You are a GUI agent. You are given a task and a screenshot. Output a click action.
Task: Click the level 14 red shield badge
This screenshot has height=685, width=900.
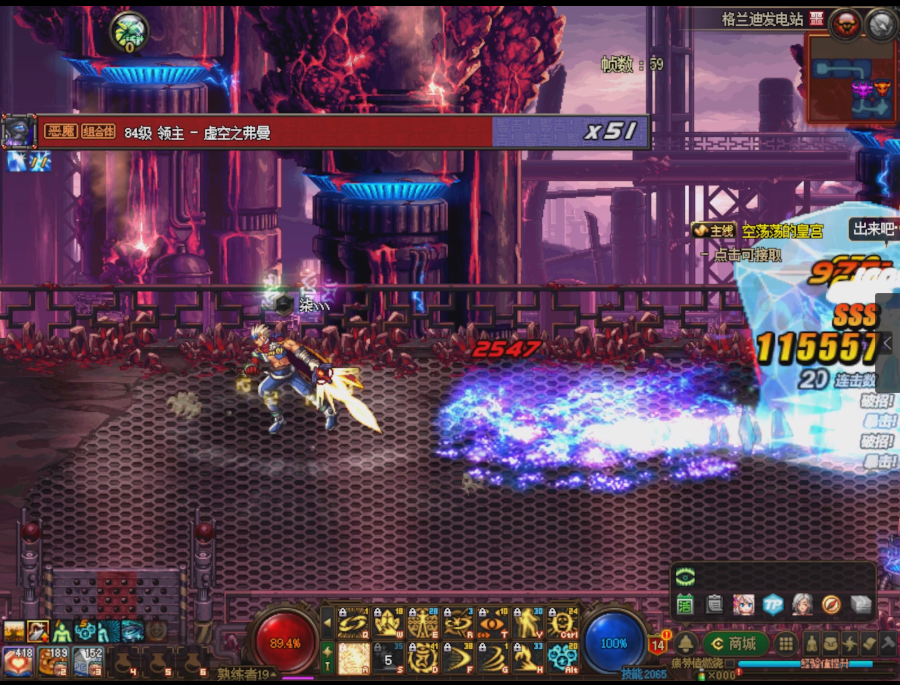click(657, 645)
